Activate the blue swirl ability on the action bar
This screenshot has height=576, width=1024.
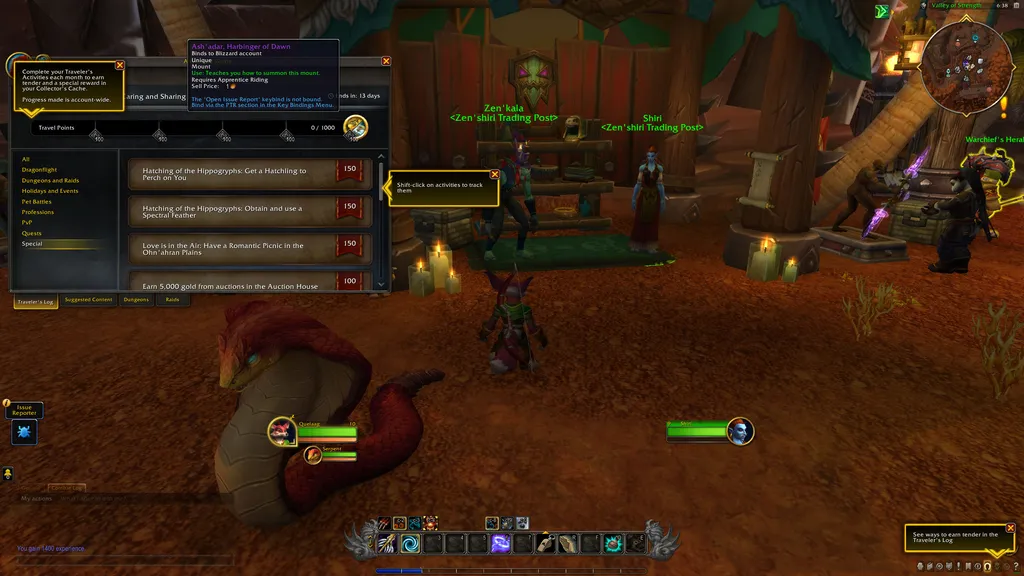(411, 543)
